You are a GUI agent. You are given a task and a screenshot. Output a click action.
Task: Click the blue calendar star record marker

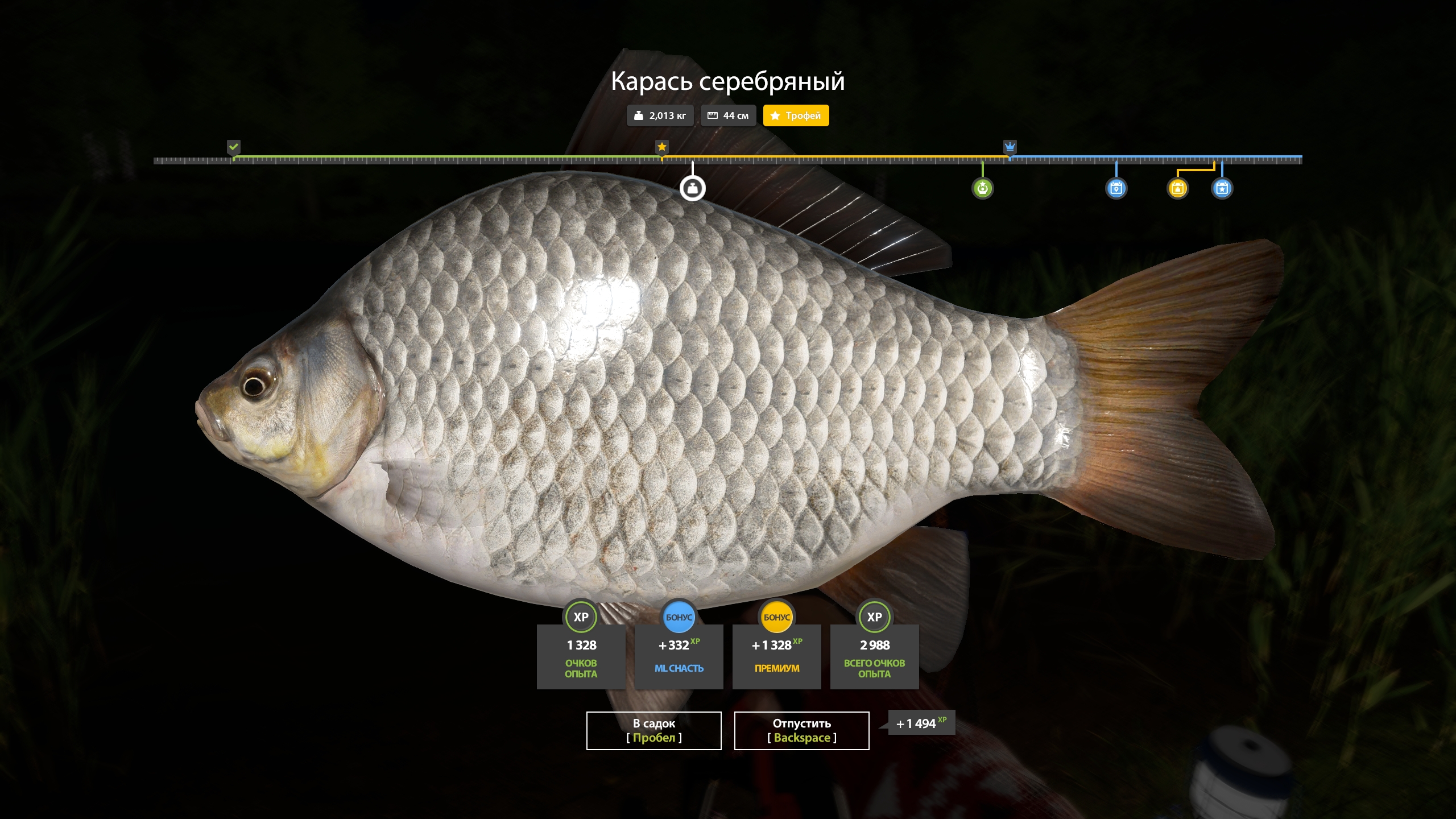pyautogui.click(x=1222, y=188)
